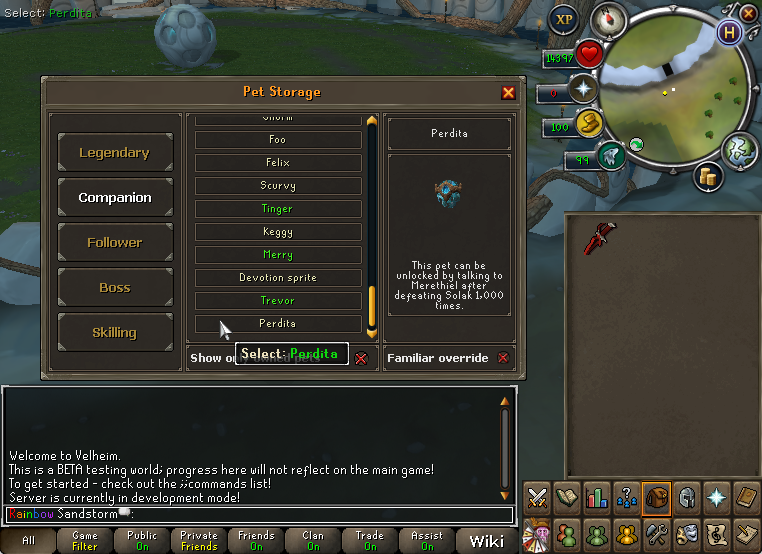
Task: Choose the Skilling pet category
Action: point(115,333)
